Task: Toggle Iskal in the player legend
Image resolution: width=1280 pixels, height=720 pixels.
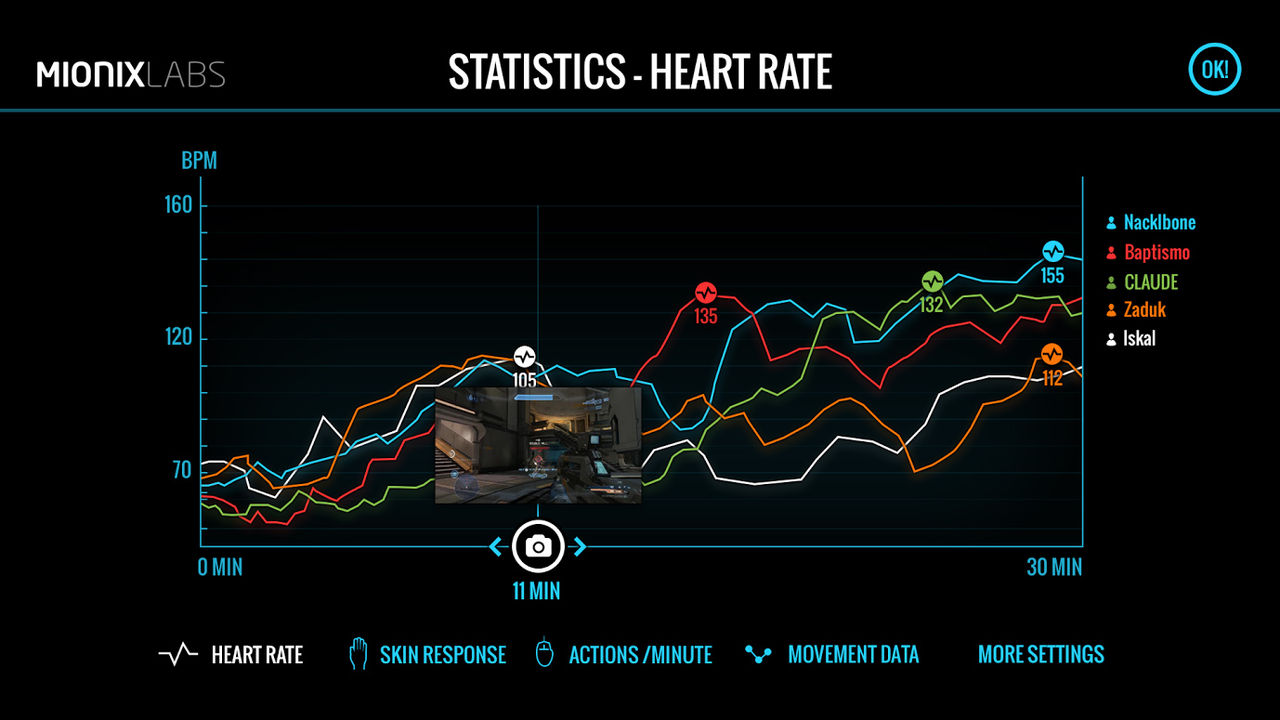Action: click(x=1131, y=339)
